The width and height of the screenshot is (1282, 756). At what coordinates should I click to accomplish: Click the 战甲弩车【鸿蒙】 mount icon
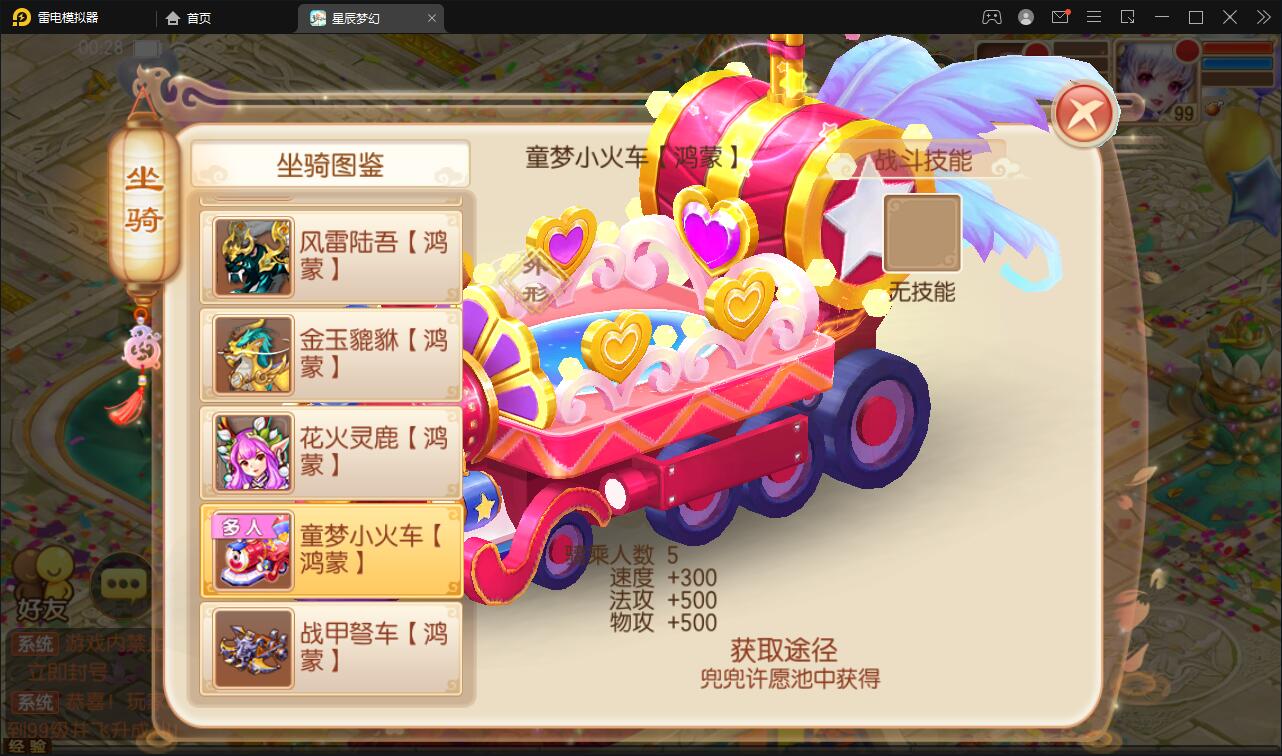(x=251, y=649)
